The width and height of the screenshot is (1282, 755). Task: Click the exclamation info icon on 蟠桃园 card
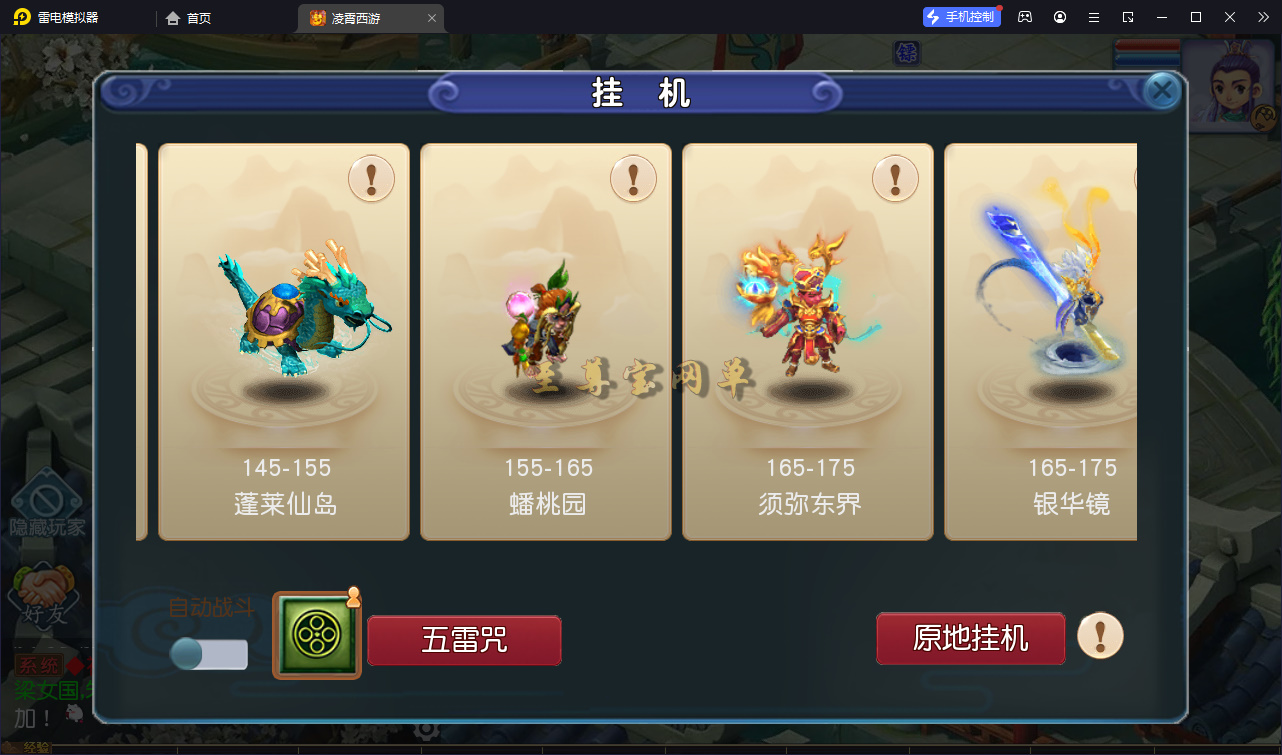tap(633, 178)
